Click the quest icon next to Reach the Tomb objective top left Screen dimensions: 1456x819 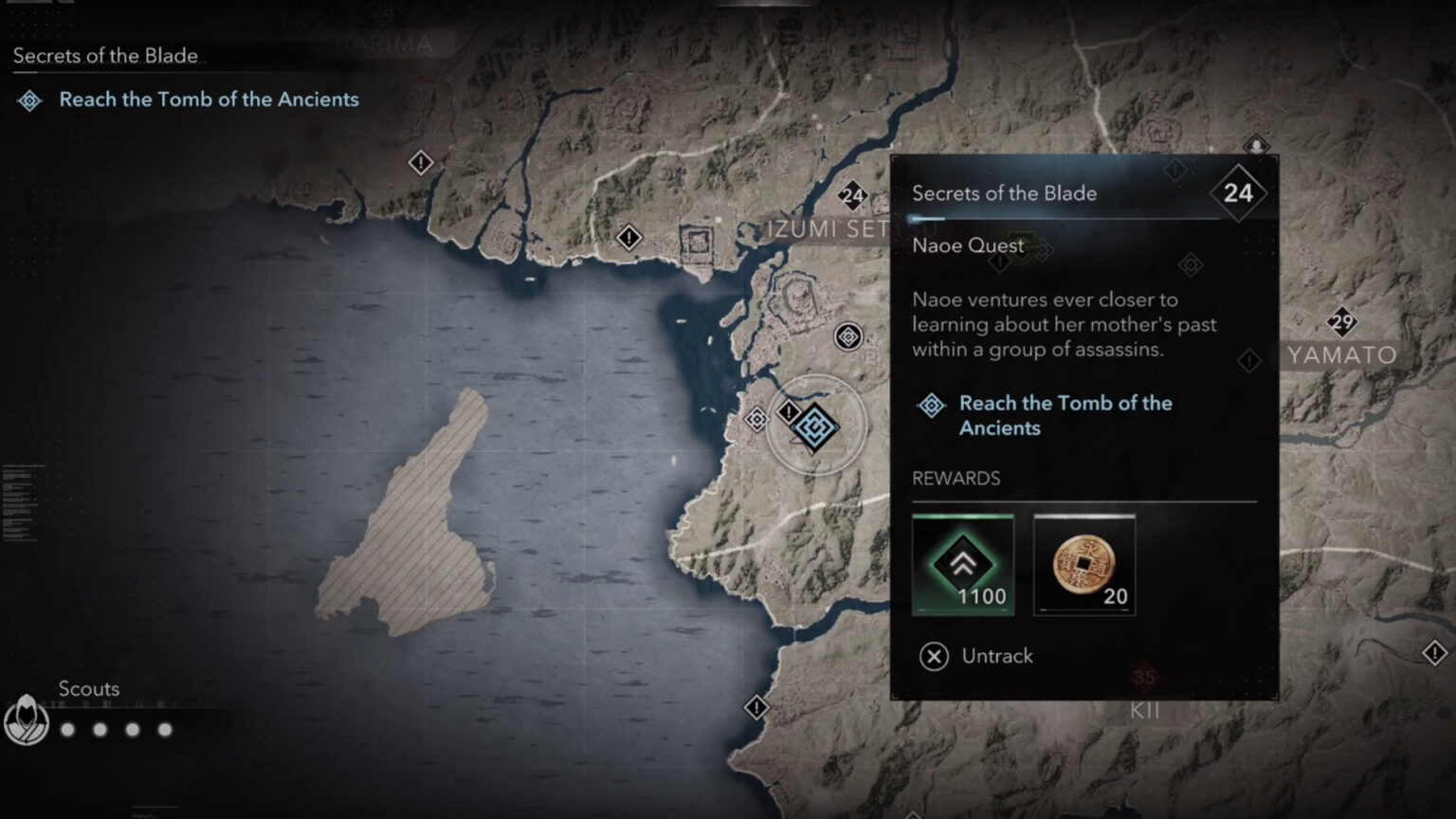click(x=31, y=99)
